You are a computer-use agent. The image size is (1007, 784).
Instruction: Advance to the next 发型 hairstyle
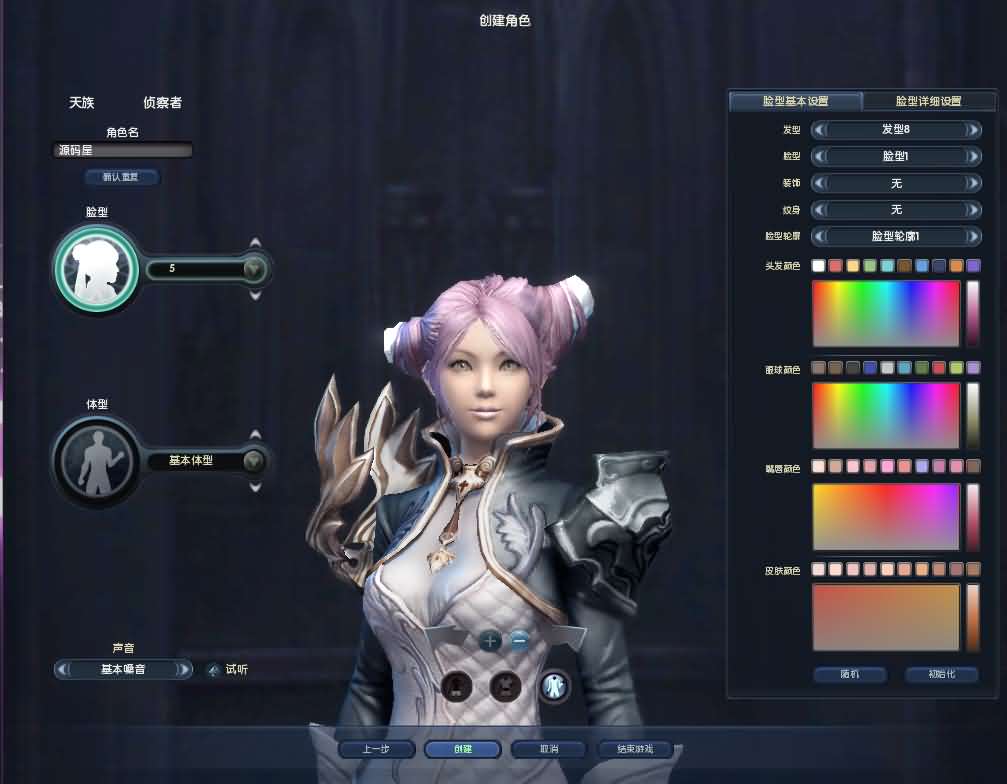coord(973,130)
